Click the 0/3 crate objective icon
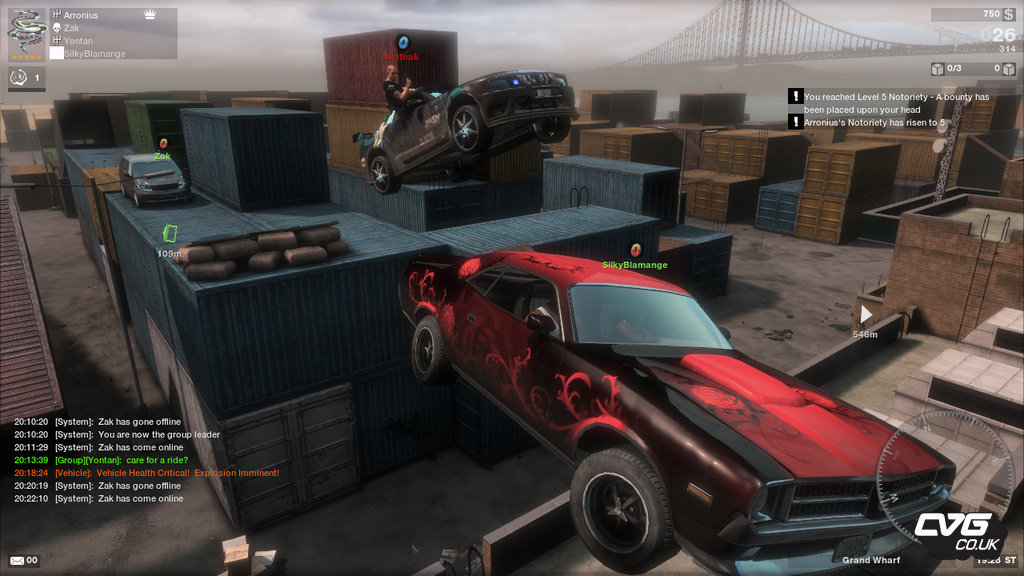Image resolution: width=1024 pixels, height=576 pixels. coord(938,69)
